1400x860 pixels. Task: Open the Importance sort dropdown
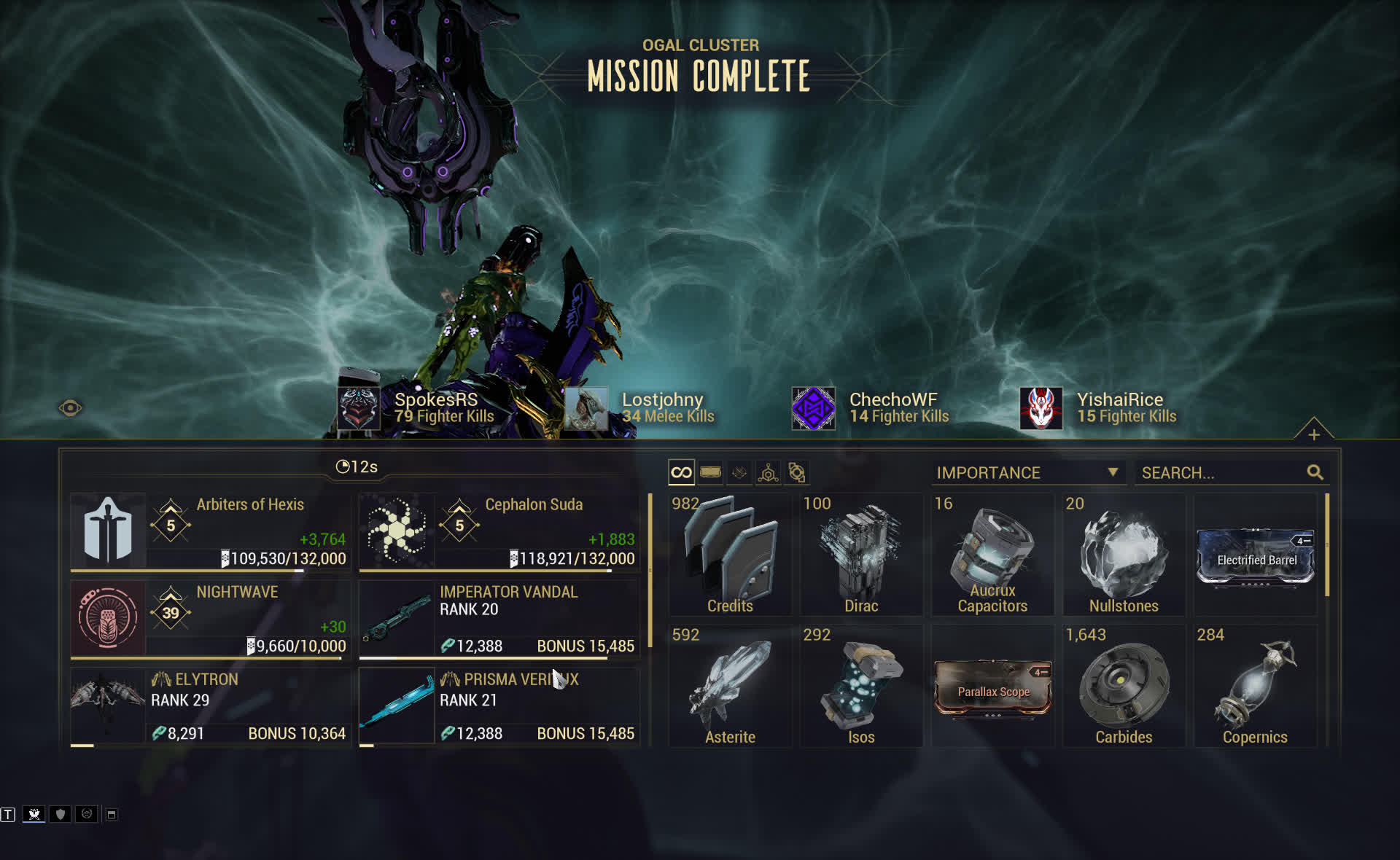pyautogui.click(x=1027, y=472)
